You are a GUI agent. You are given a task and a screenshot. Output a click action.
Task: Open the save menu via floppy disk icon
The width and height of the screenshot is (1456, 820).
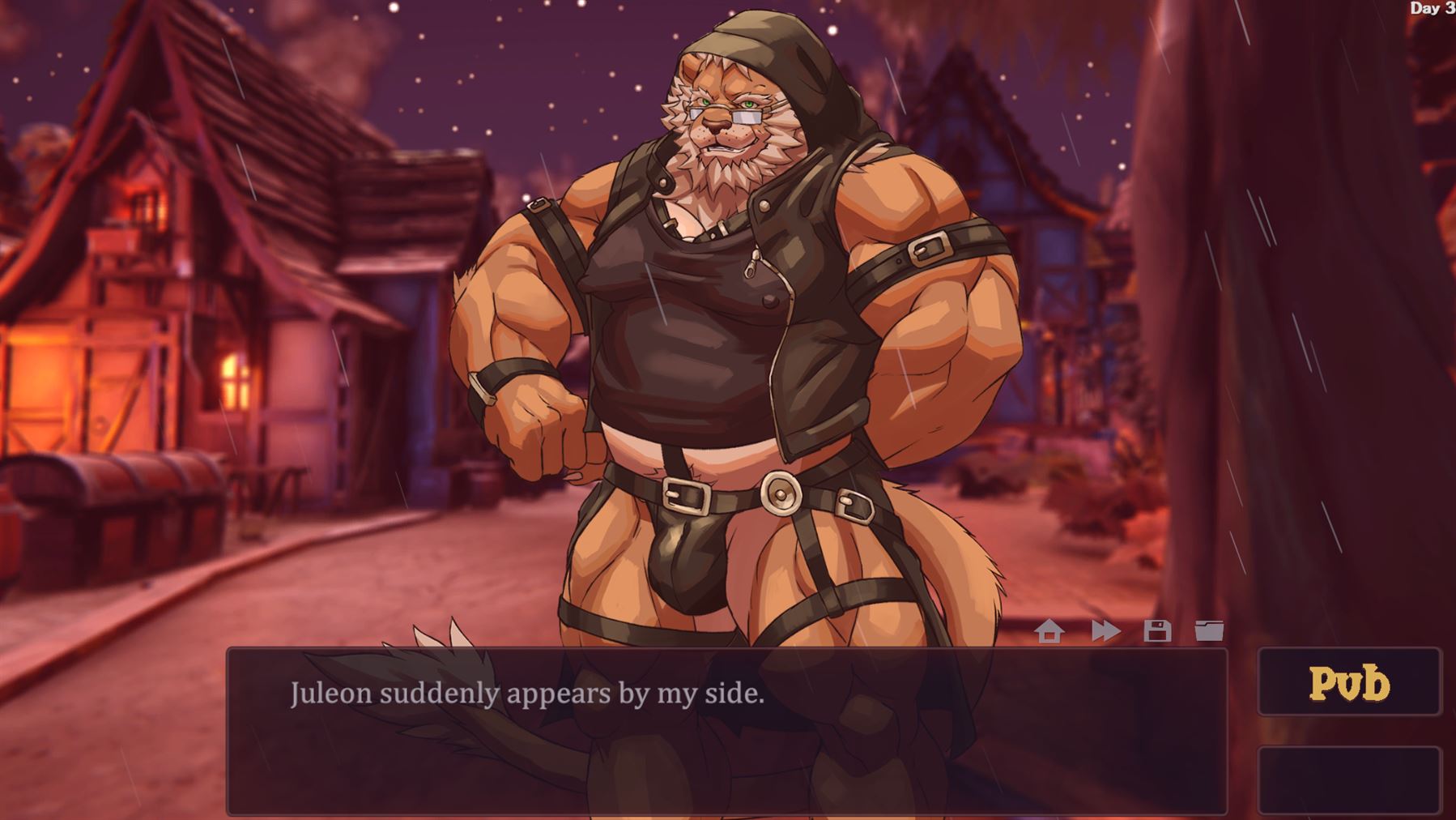1157,630
